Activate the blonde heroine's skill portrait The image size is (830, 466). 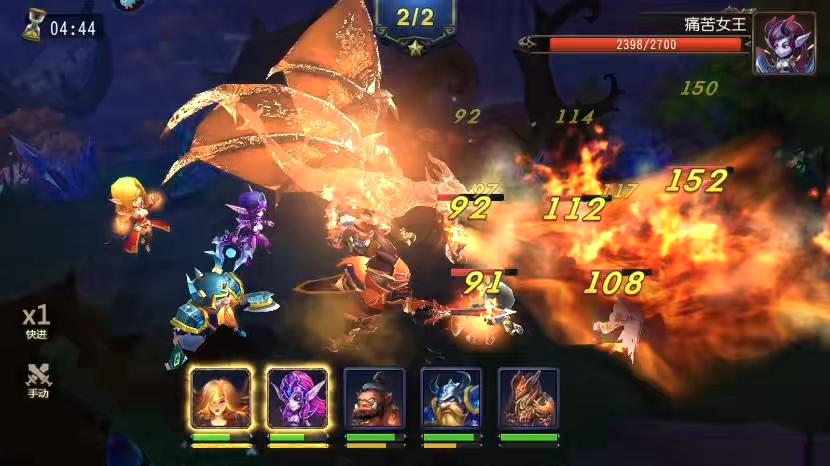click(x=219, y=398)
